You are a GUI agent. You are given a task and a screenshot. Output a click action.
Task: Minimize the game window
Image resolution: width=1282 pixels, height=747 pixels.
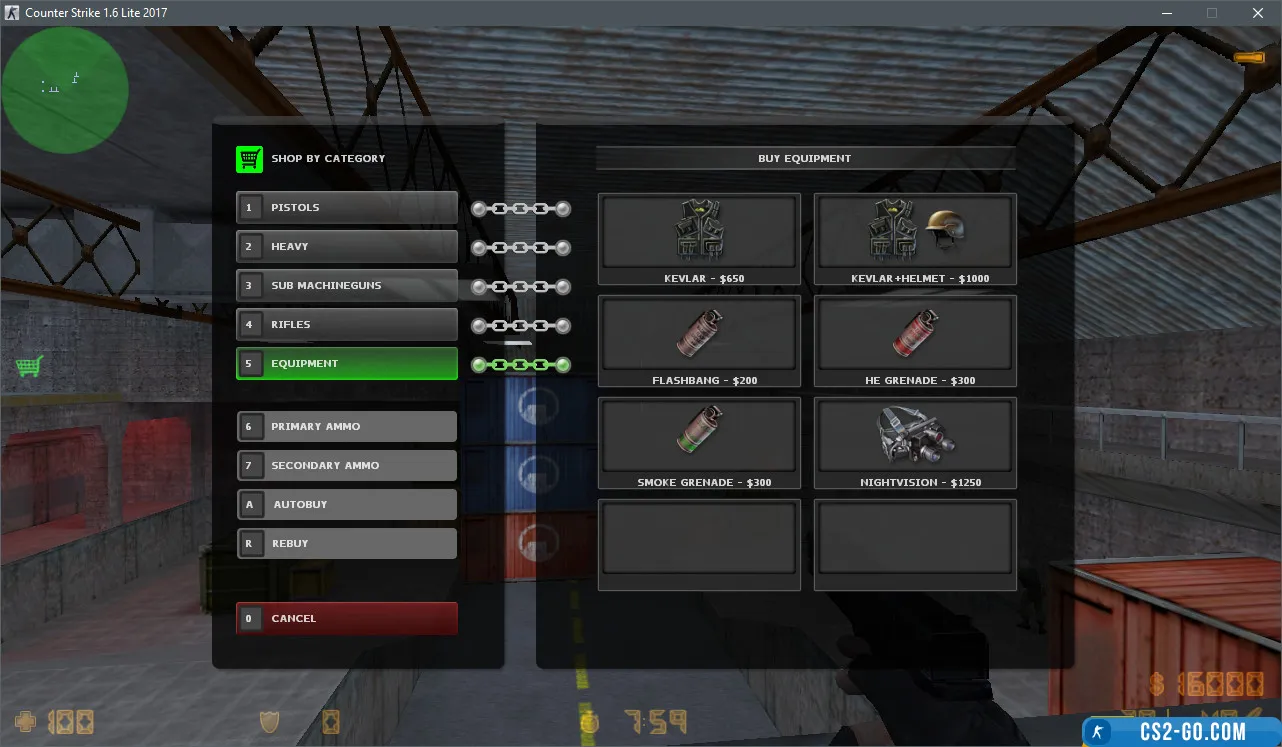(1166, 13)
